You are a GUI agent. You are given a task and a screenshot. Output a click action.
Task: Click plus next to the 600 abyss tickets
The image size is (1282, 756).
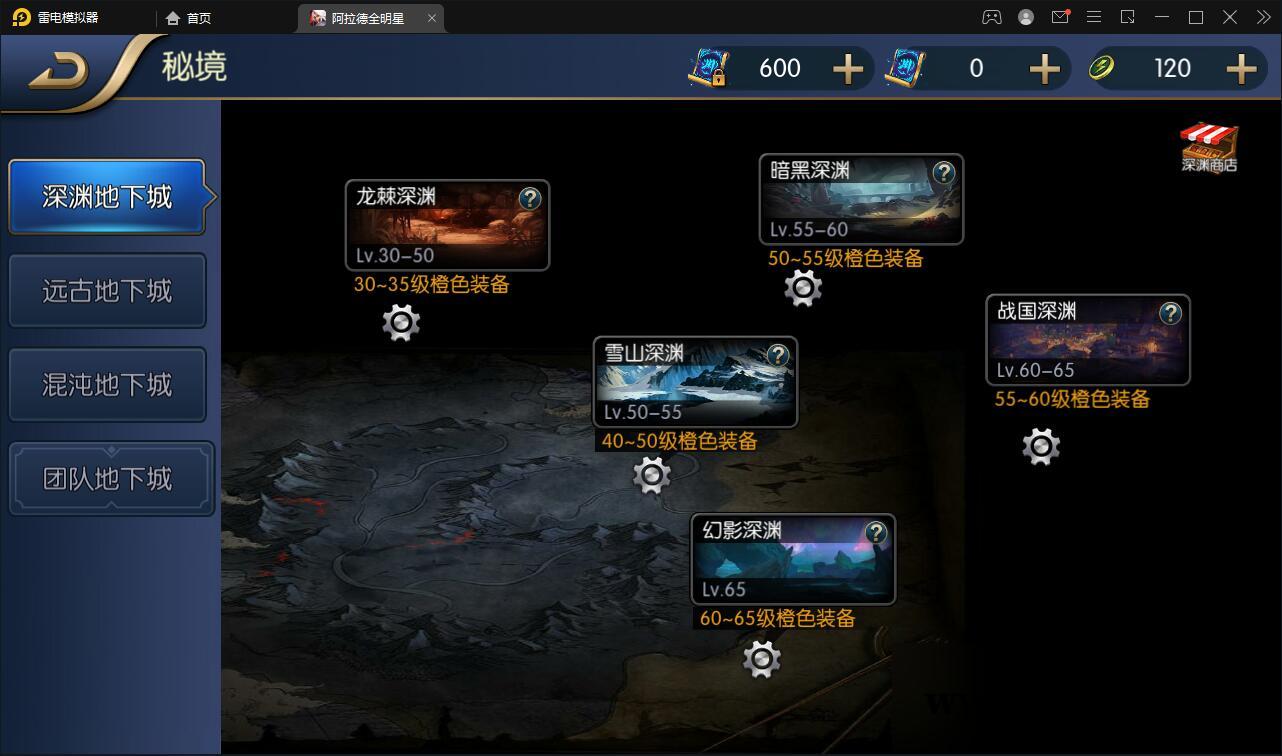coord(848,68)
